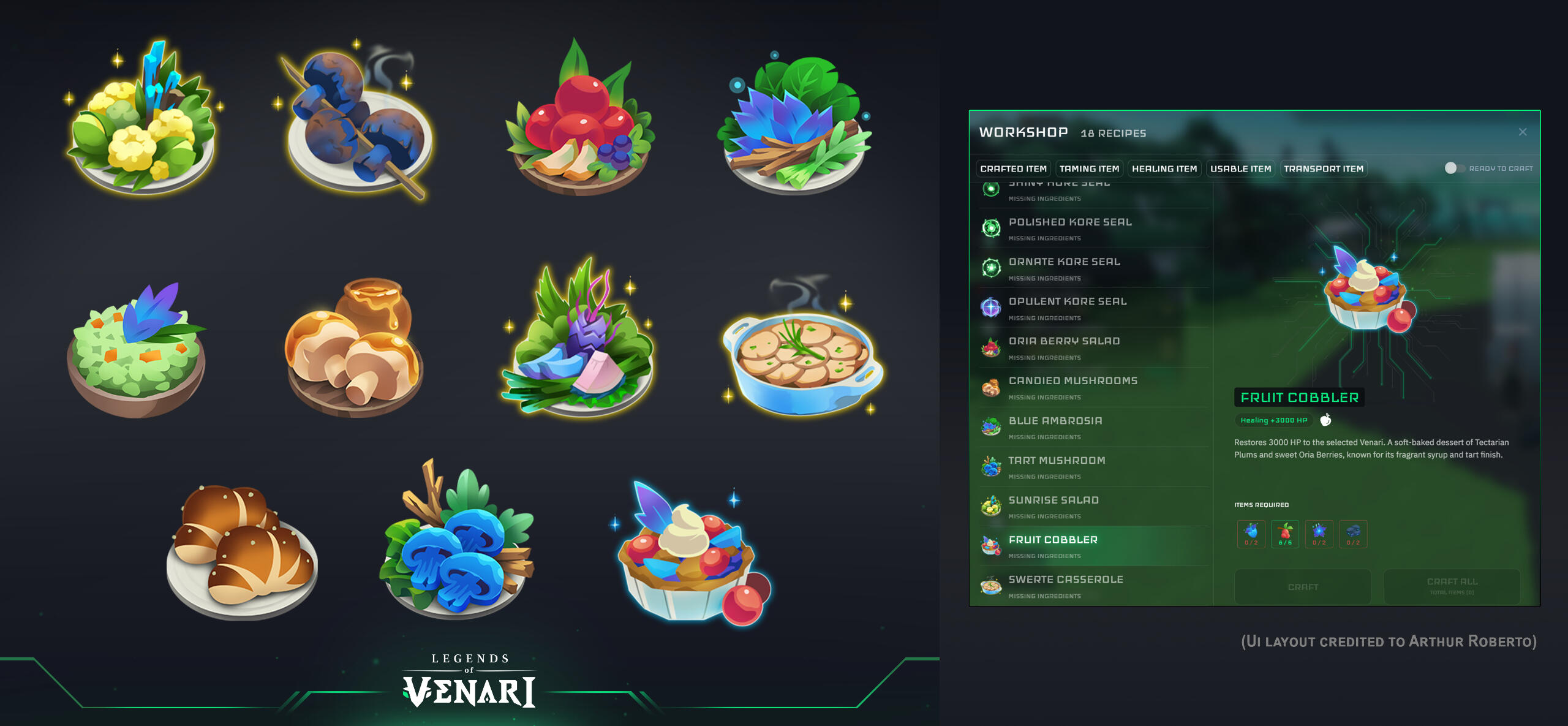This screenshot has height=726, width=1568.
Task: Choose the Ornate Kore Seal recipe
Action: coord(1065,268)
